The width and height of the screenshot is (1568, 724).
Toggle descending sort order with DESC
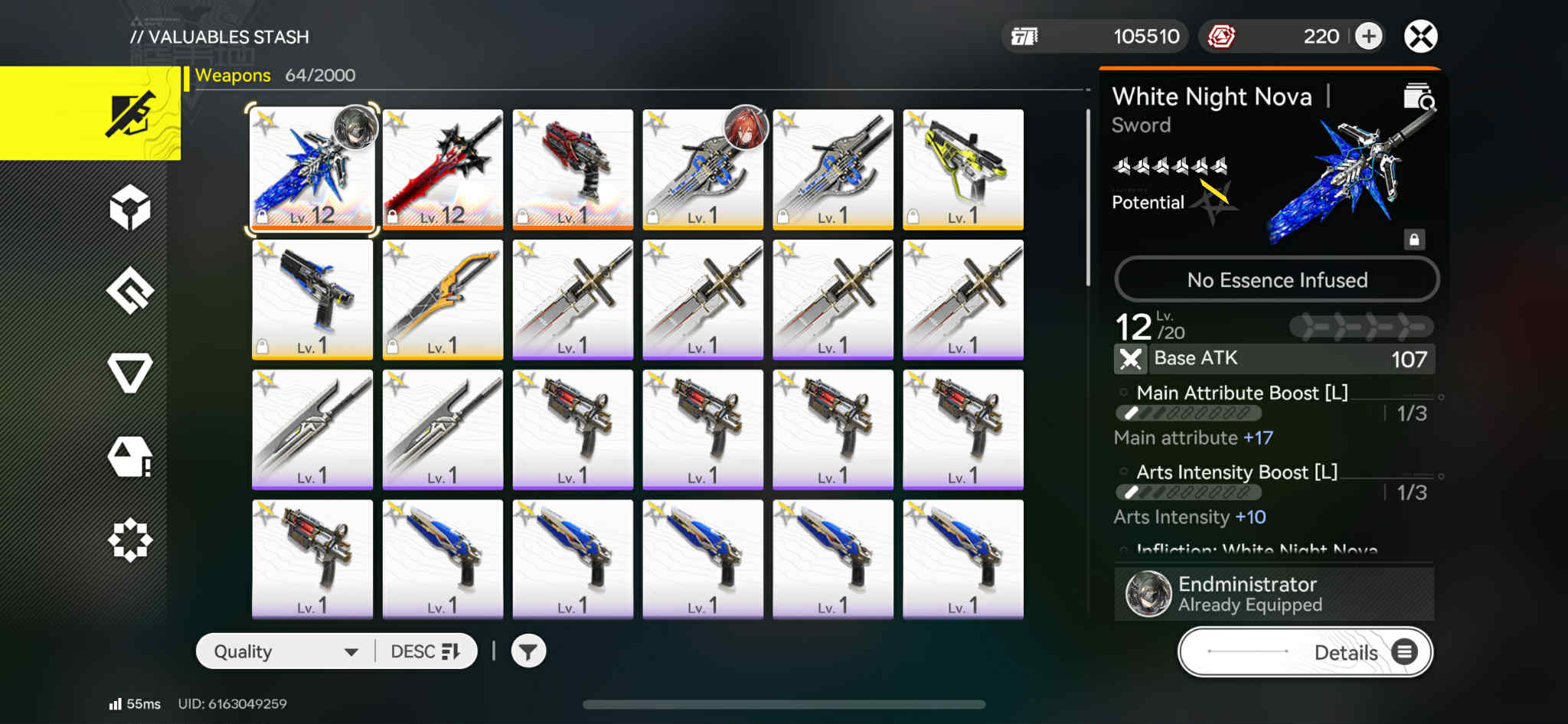(426, 650)
